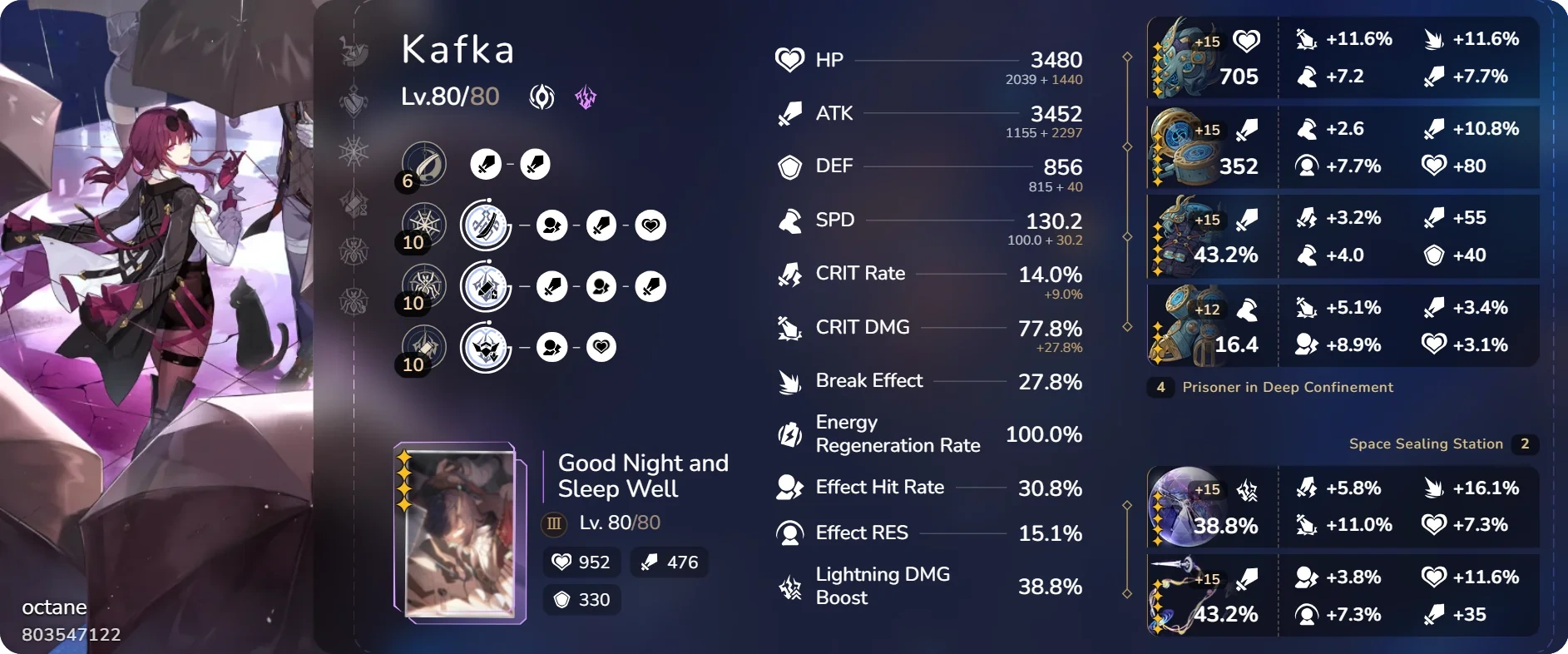Click the purple eidolon icon beside Kafka's level
The image size is (1568, 654).
pos(586,97)
